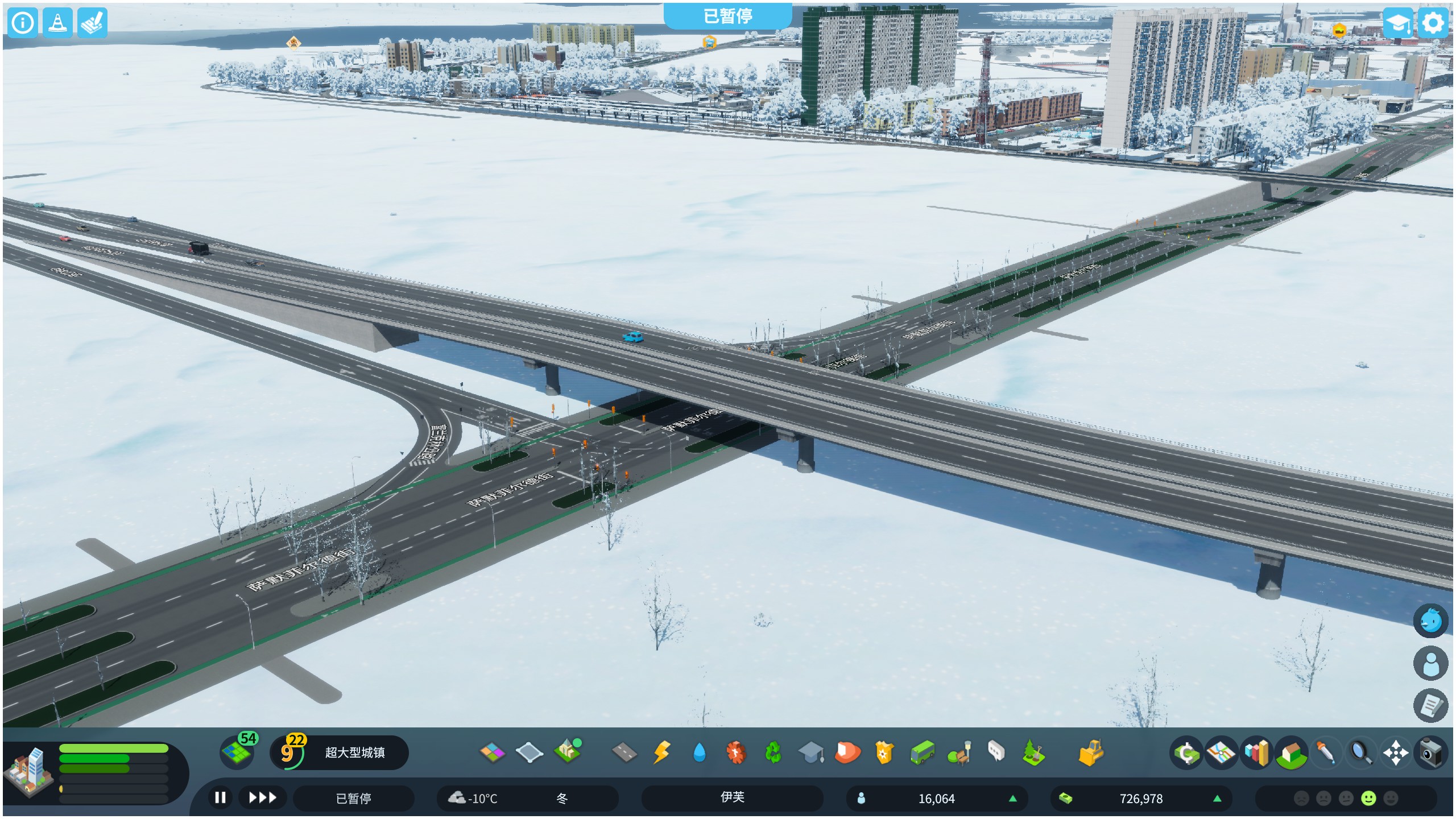This screenshot has height=819, width=1456.
Task: Open the public transportation bus menu
Action: (x=922, y=752)
